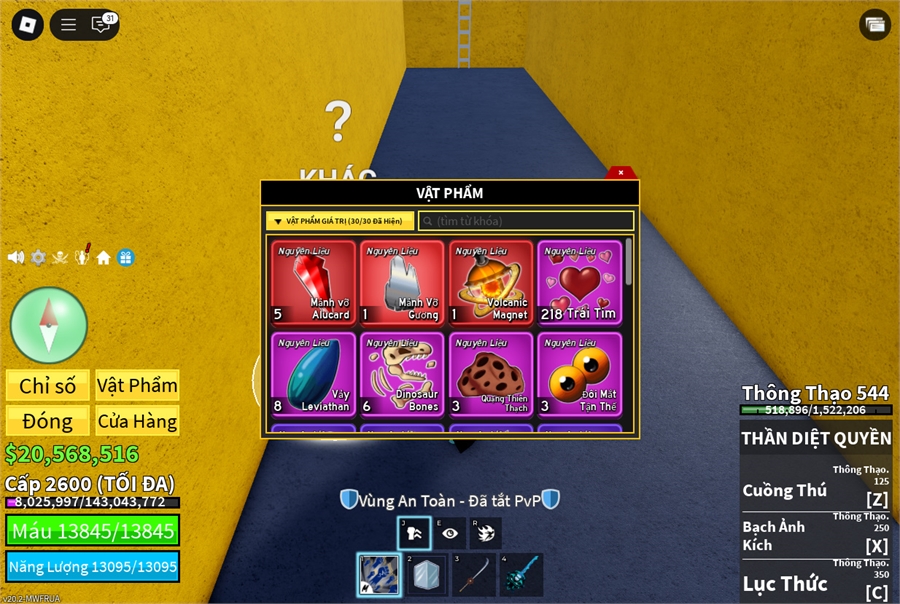Click the Vật Phẩm inventory button
Screen dimensions: 900x604
pos(138,386)
